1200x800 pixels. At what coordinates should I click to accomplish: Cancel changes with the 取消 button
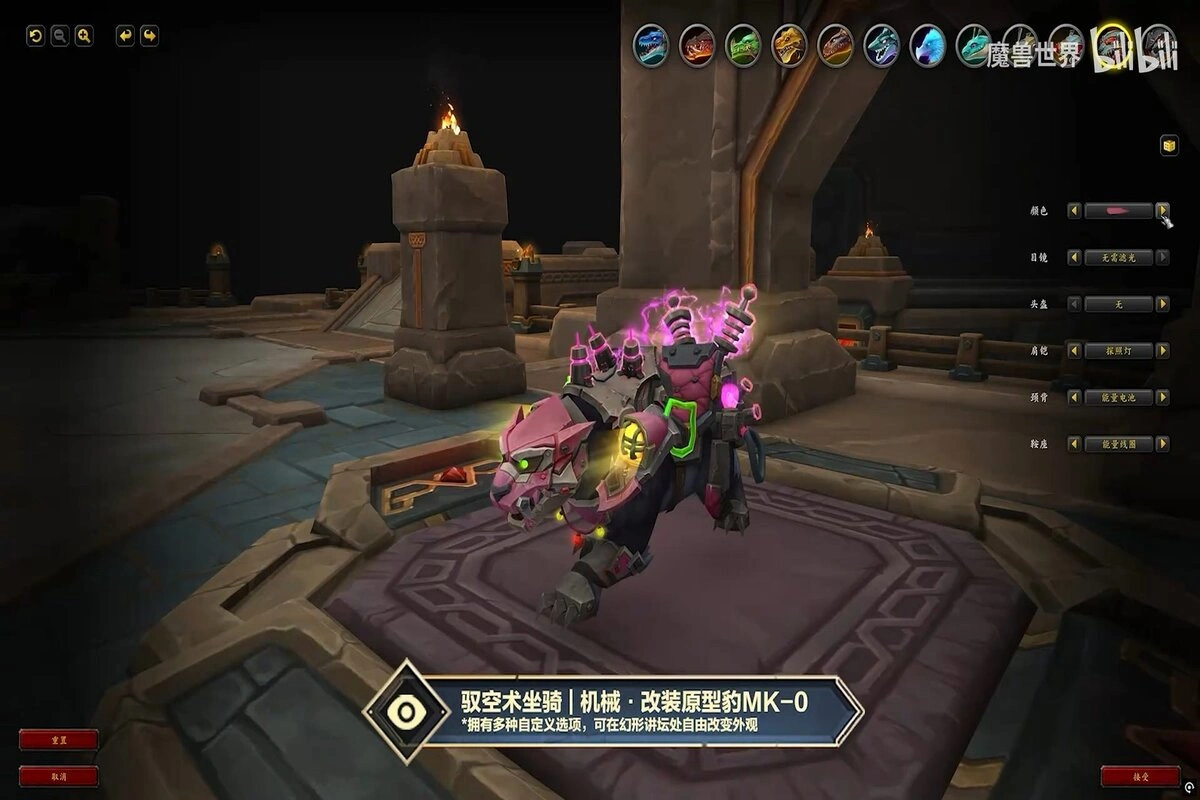(x=59, y=776)
